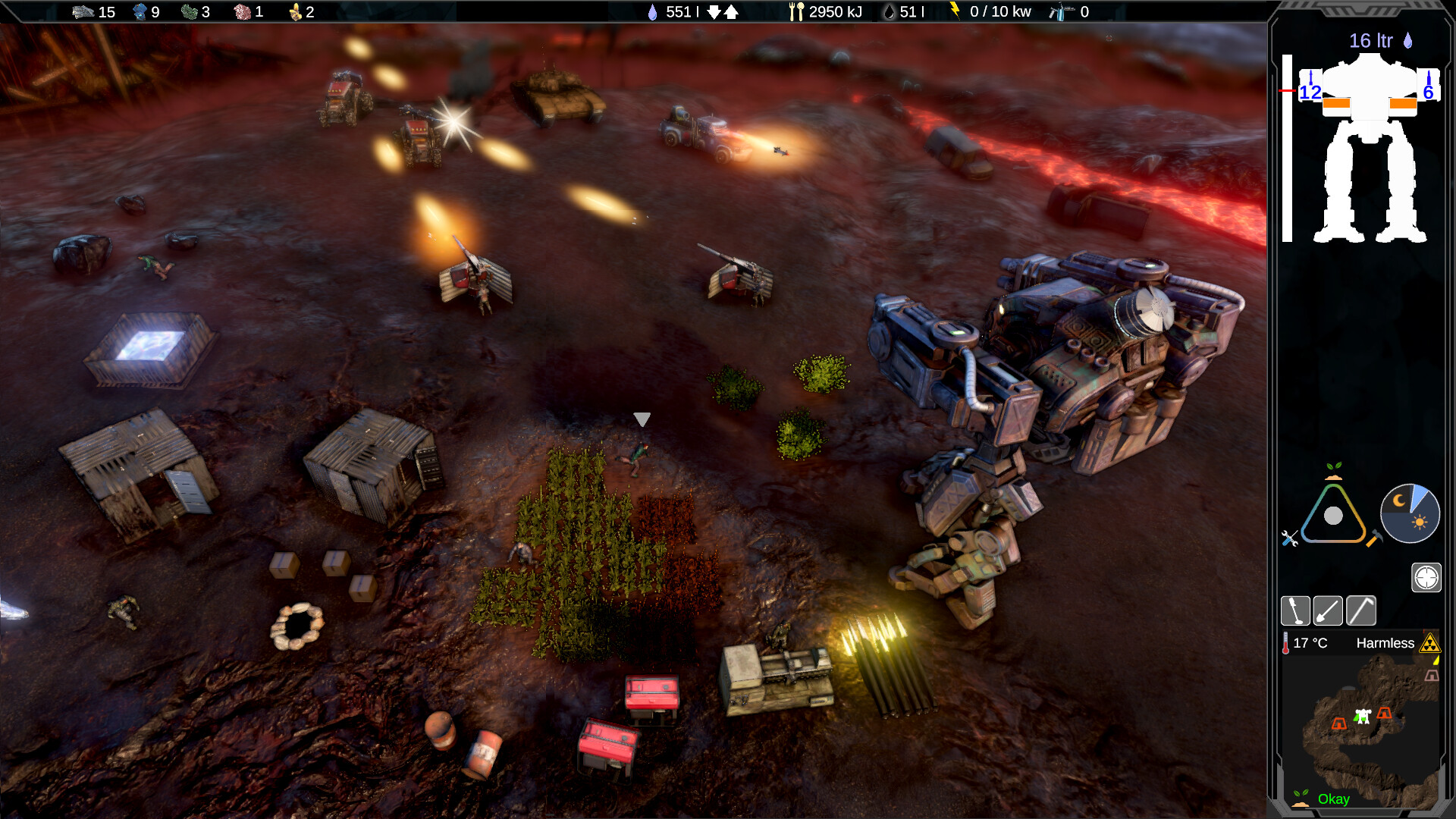The width and height of the screenshot is (1456, 819).
Task: Open the crosshair targeting icon
Action: click(1426, 577)
